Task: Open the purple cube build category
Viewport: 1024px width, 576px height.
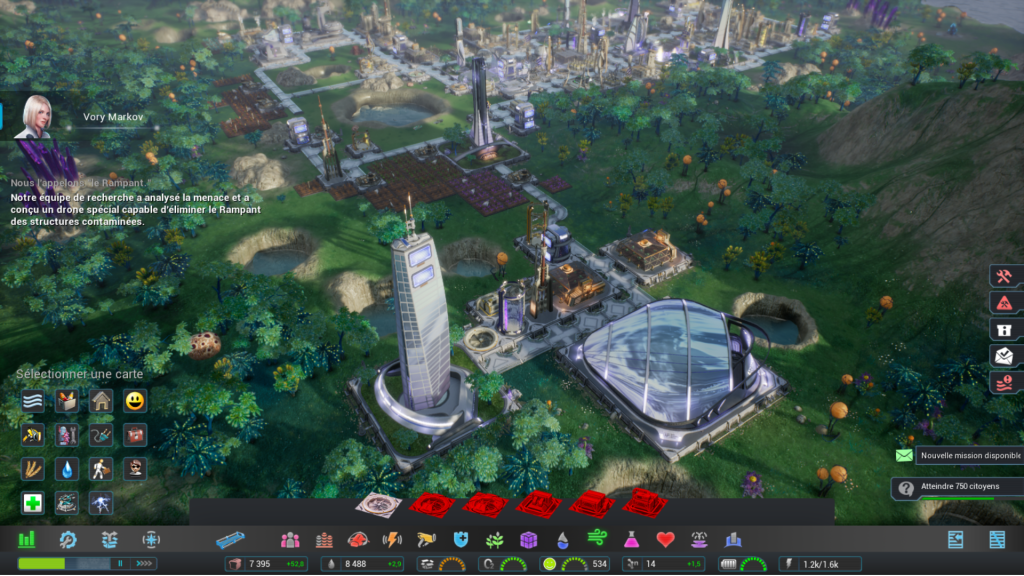Action: [529, 540]
